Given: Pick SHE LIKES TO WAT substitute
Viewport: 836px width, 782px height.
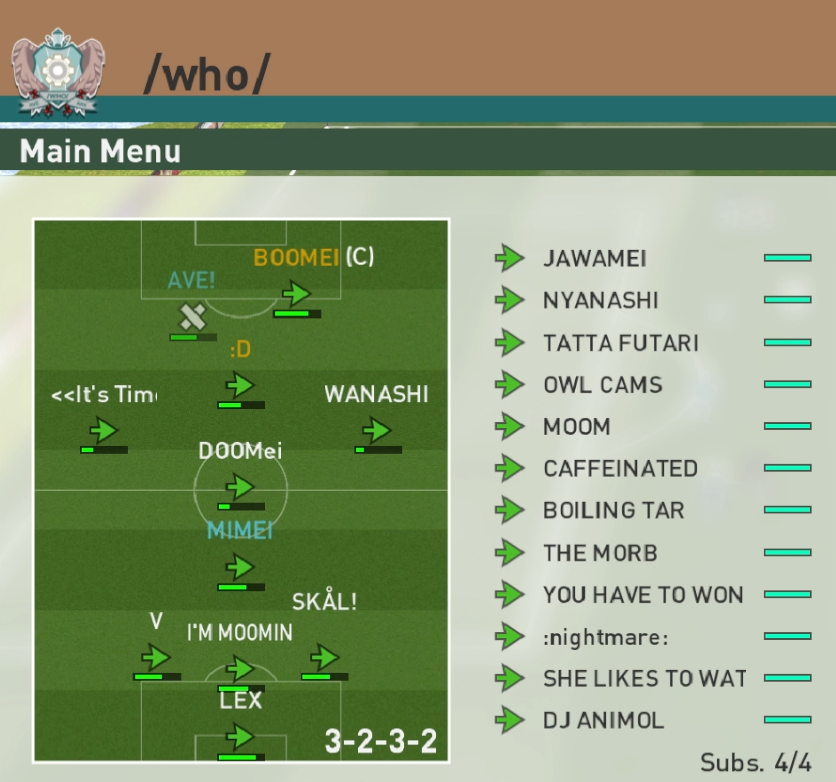Looking at the screenshot, I should (x=644, y=679).
